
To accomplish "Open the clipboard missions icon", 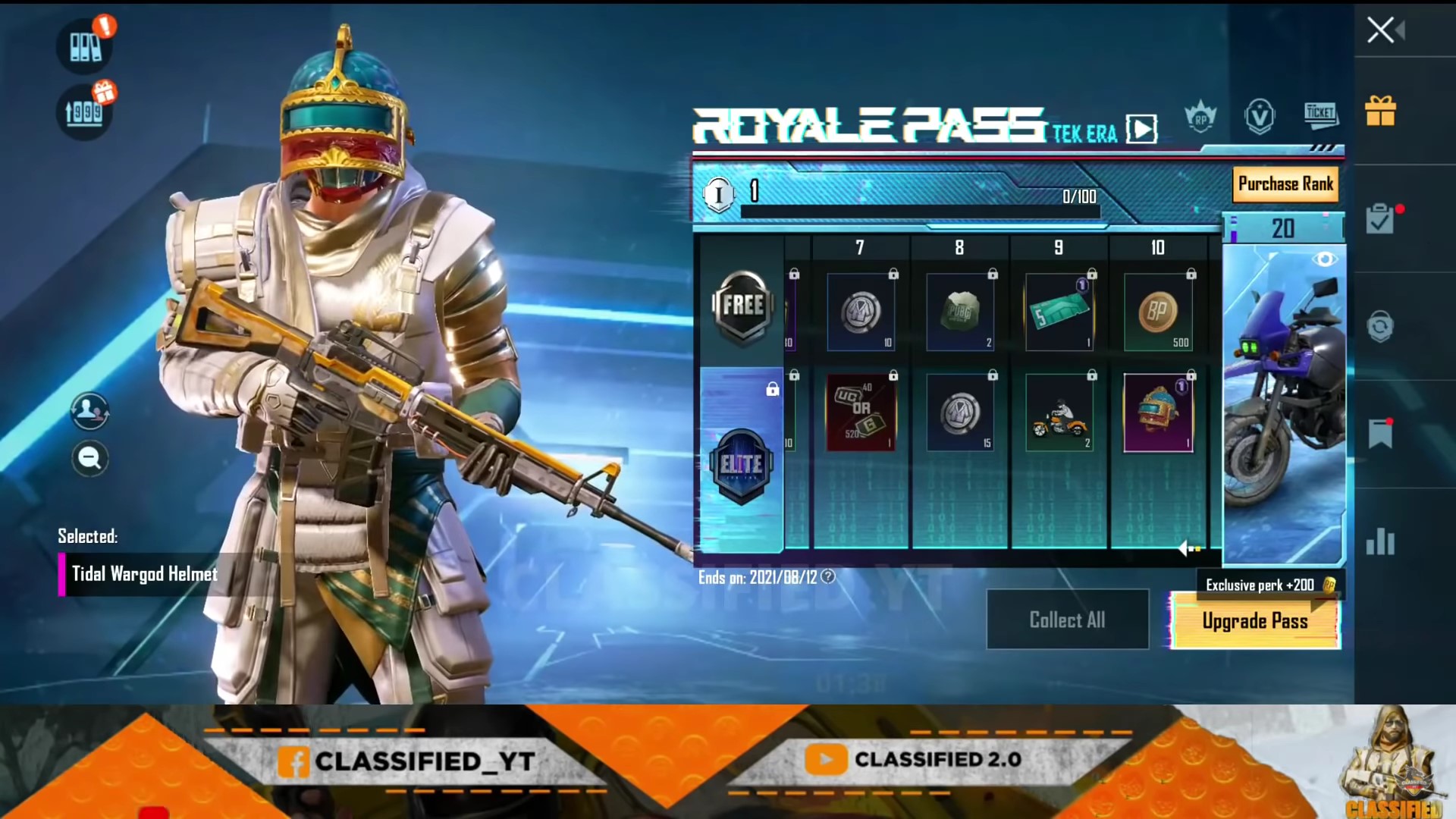I will [1380, 220].
